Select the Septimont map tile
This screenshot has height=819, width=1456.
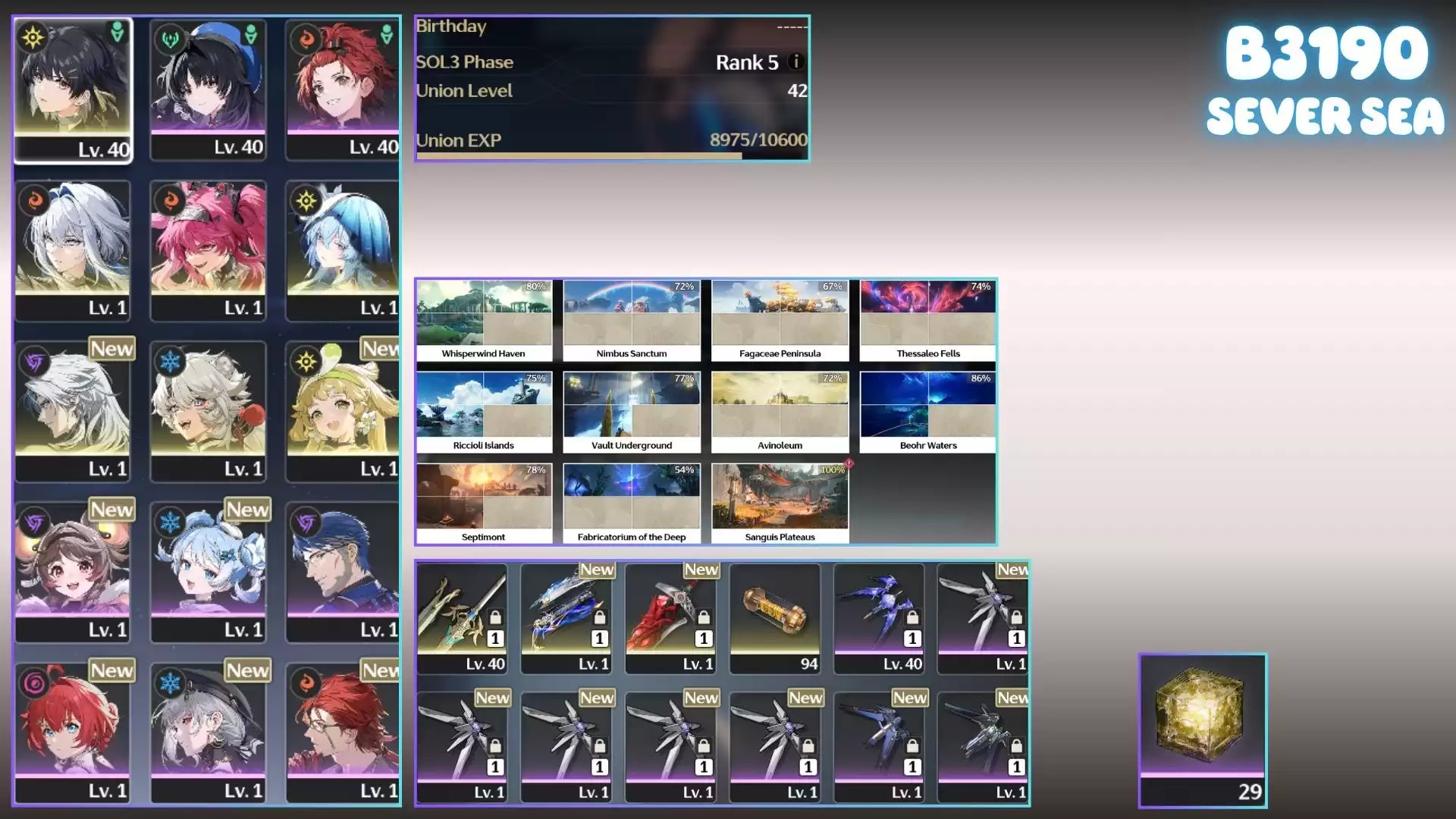(484, 504)
